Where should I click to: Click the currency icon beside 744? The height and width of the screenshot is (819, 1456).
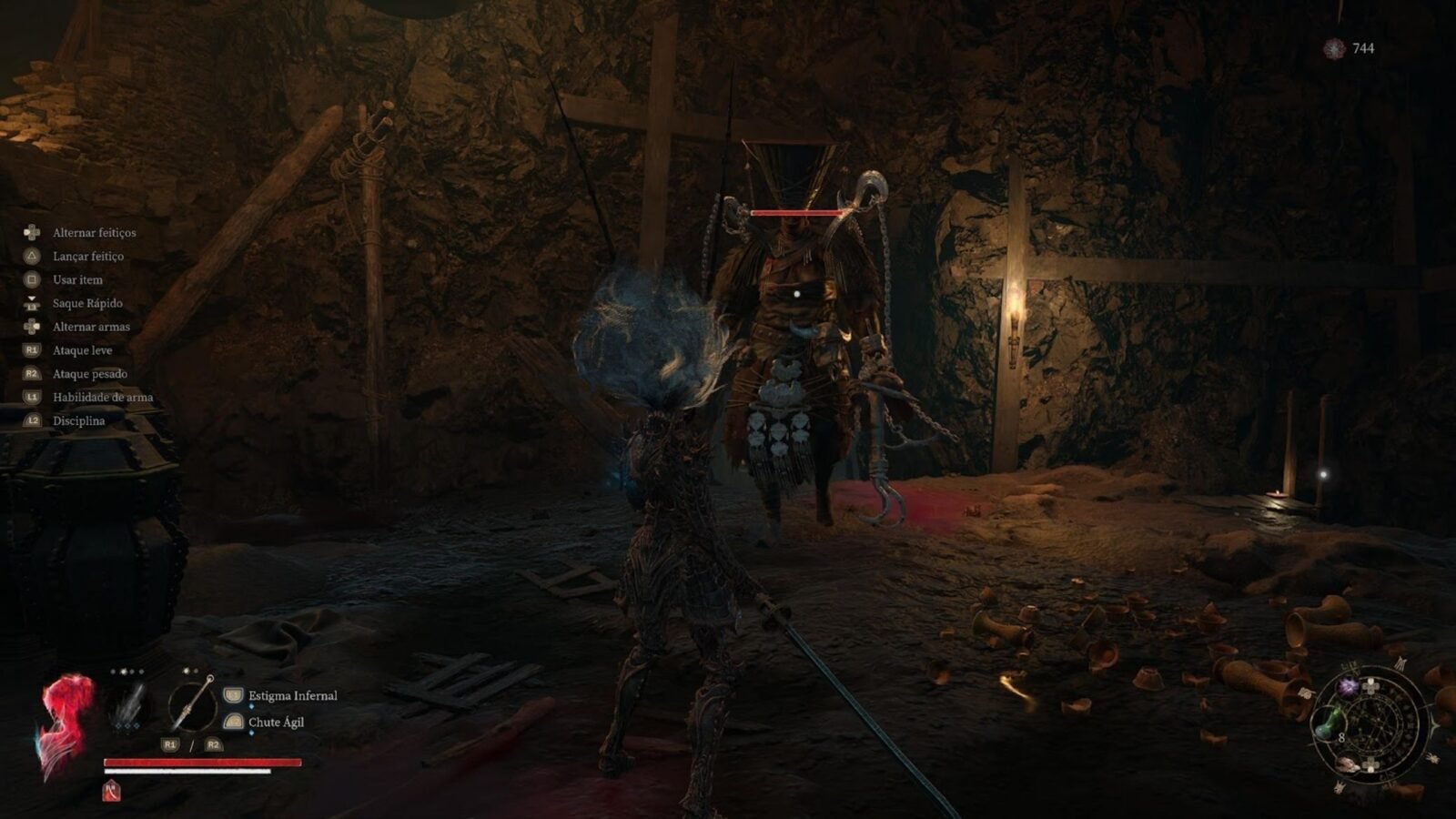1334,48
